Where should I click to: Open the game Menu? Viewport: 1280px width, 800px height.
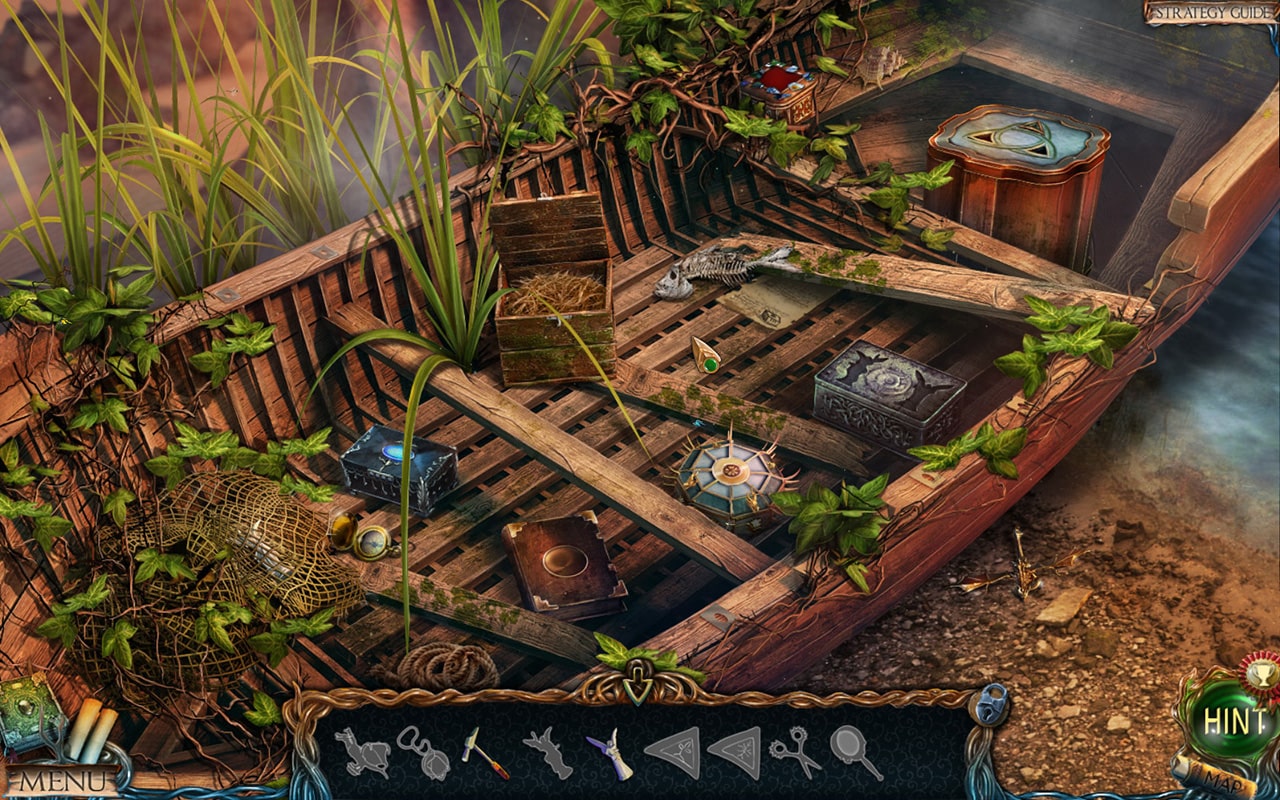(x=61, y=780)
